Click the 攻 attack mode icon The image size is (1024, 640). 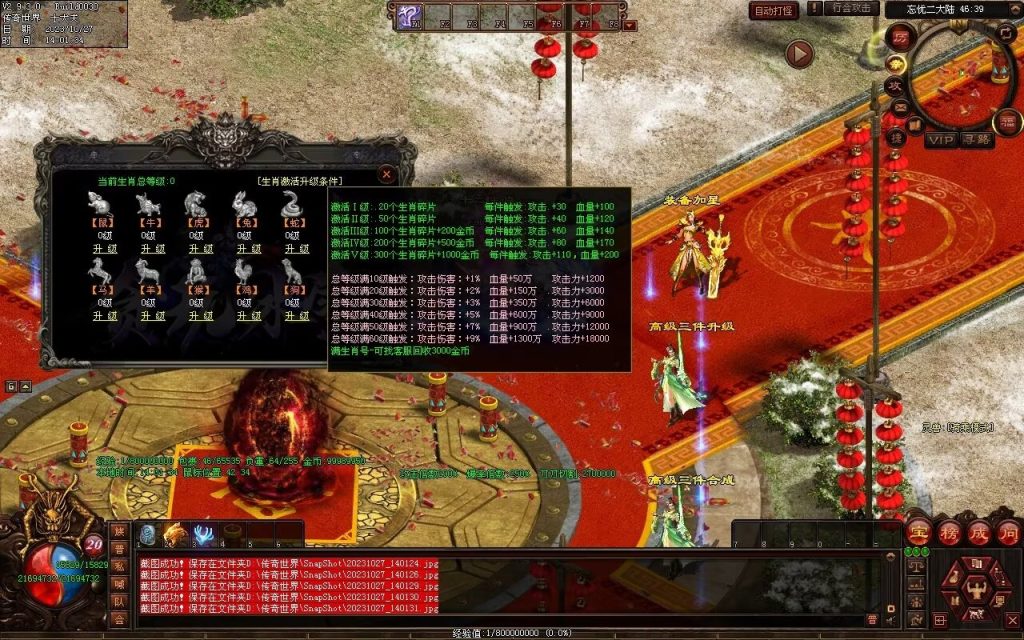pyautogui.click(x=895, y=85)
